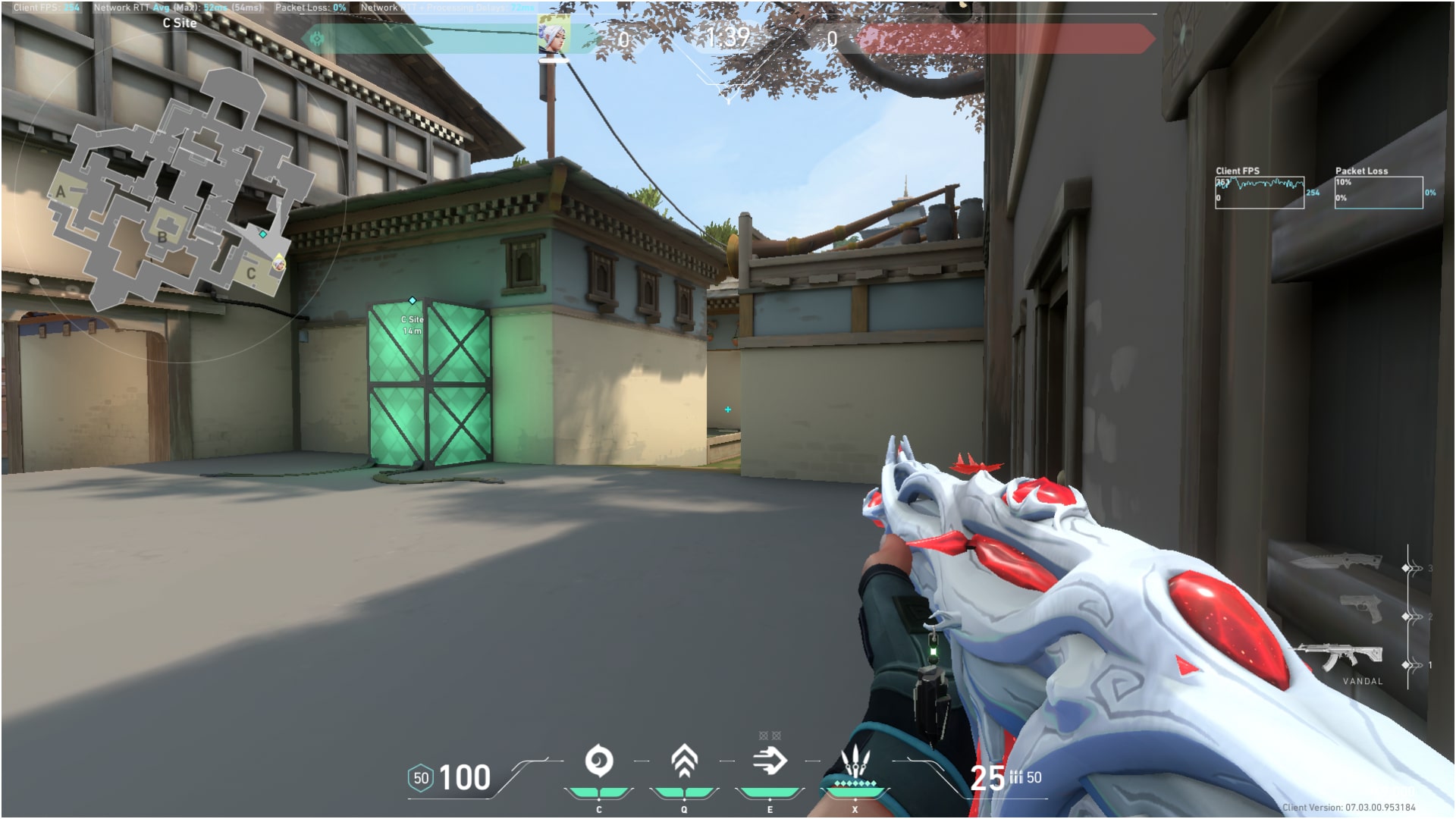1456x819 pixels.
Task: Activate Jett's Cloudburst smoke ability
Action: tap(598, 761)
